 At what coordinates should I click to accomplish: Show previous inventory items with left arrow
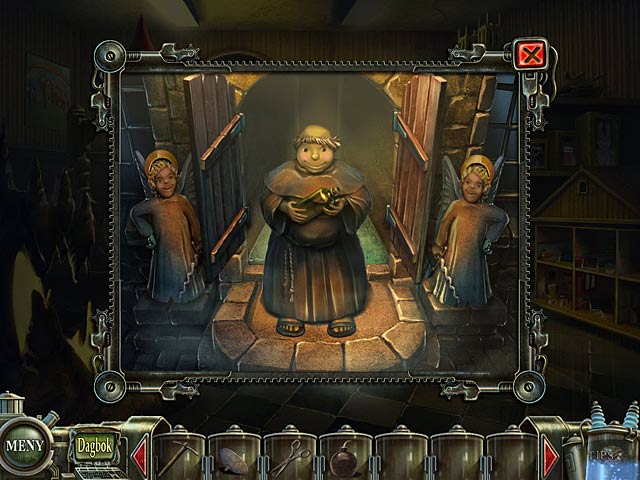[139, 456]
